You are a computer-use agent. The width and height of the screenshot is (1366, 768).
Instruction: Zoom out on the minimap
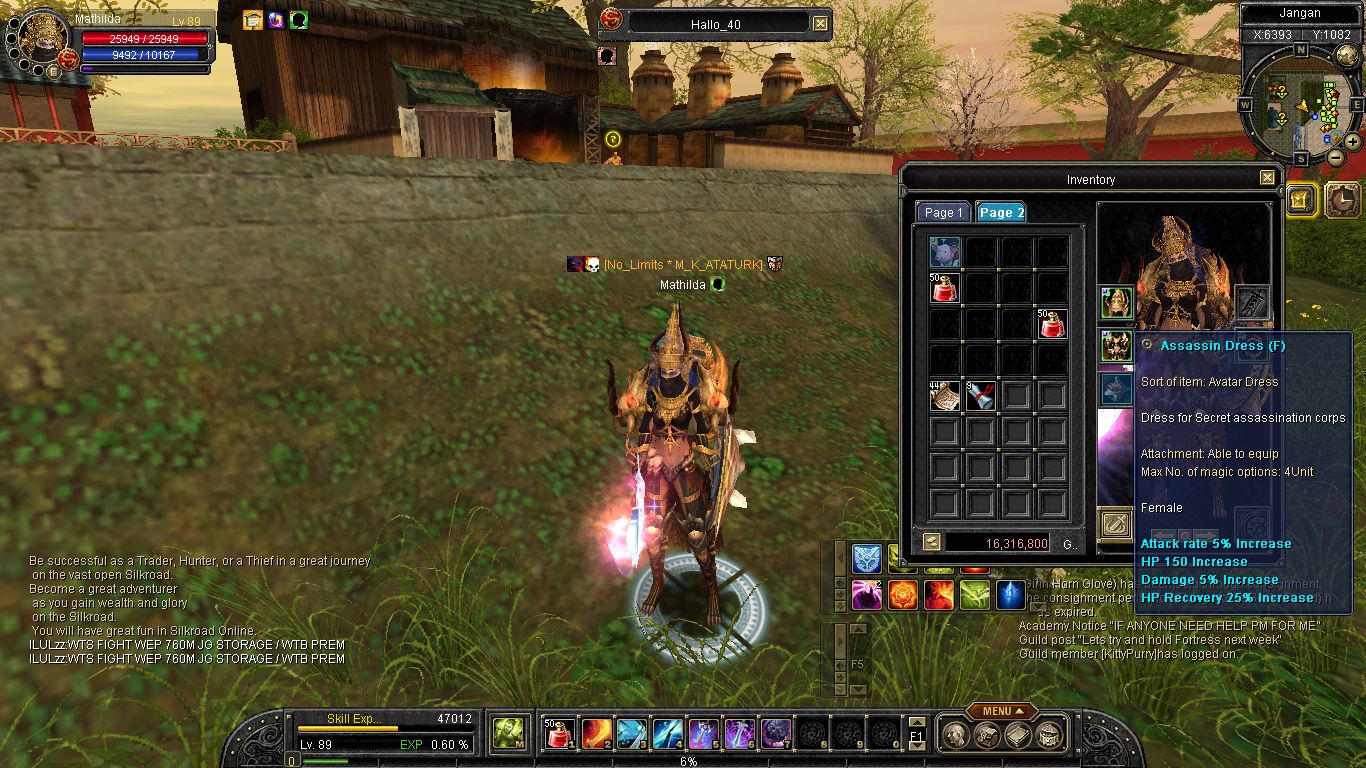(1335, 157)
